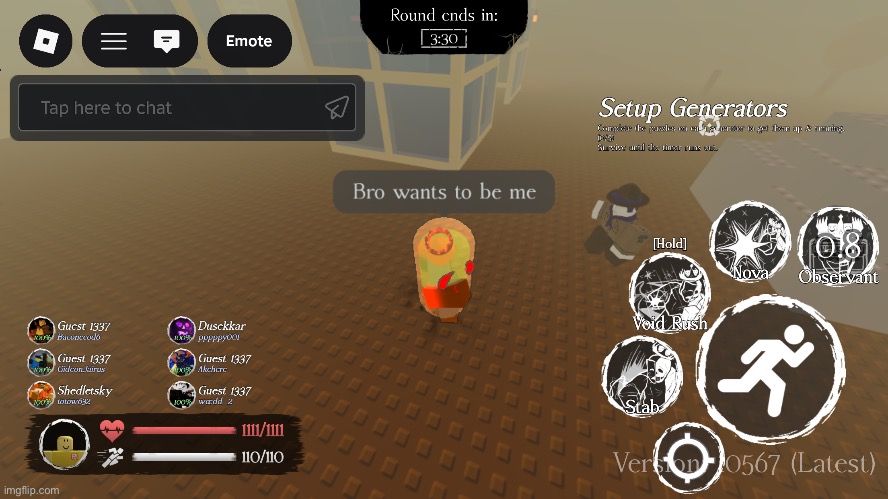Image resolution: width=888 pixels, height=499 pixels.
Task: Toggle the chat window with the speech bubble icon
Action: click(x=167, y=41)
